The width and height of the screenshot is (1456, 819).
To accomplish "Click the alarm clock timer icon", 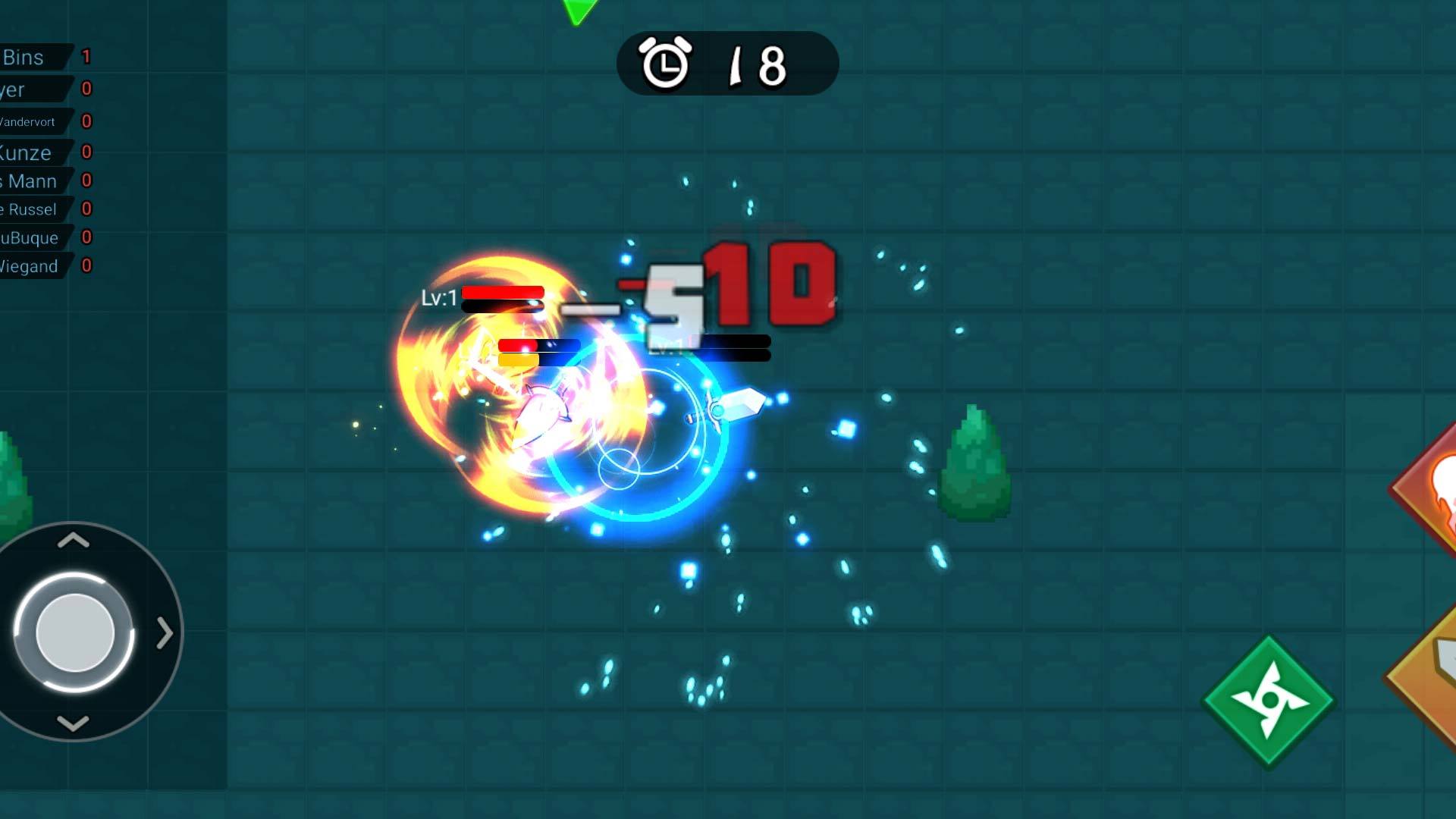I will (x=664, y=64).
